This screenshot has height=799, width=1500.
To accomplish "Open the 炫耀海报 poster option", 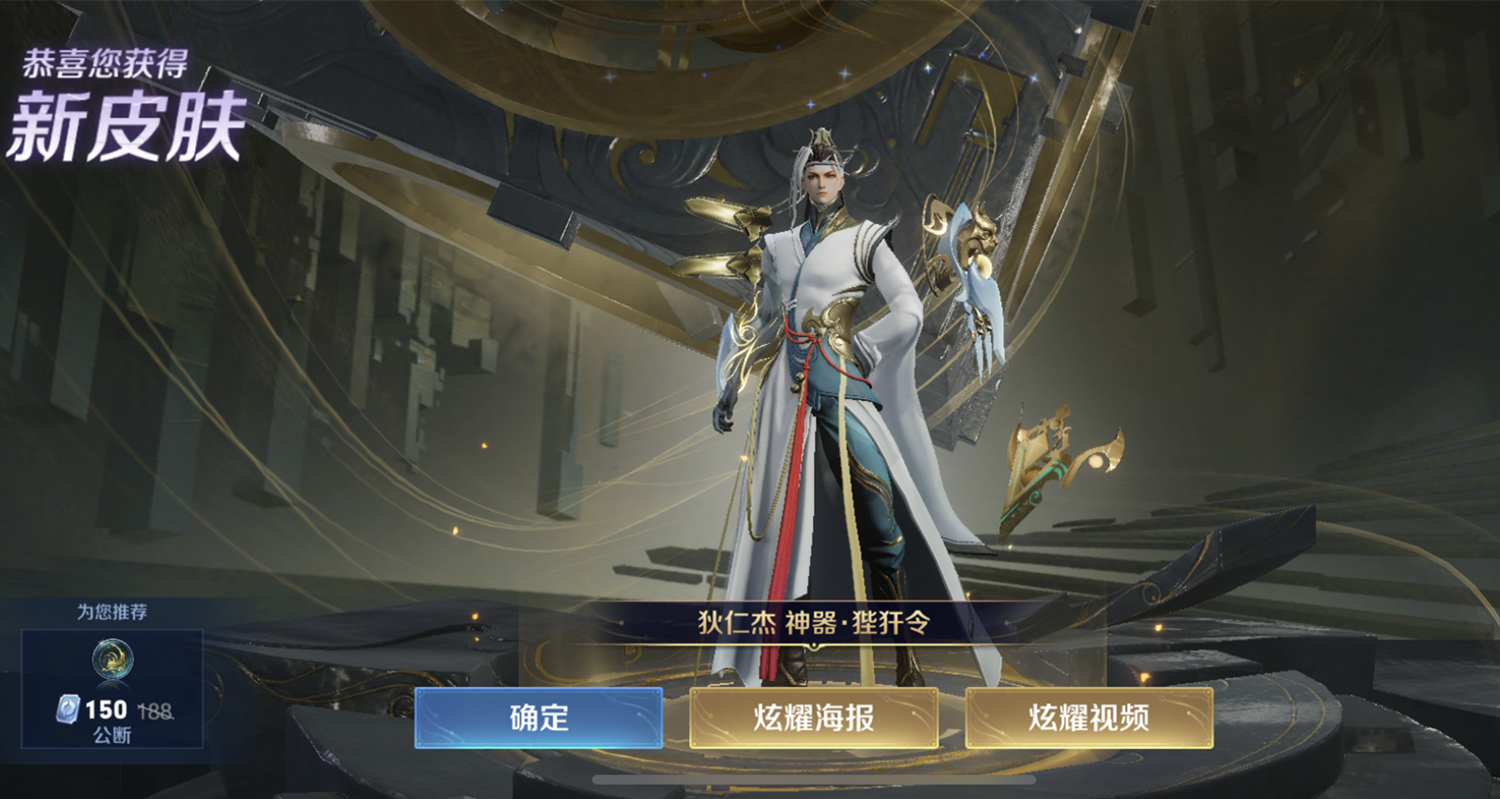I will coord(812,718).
